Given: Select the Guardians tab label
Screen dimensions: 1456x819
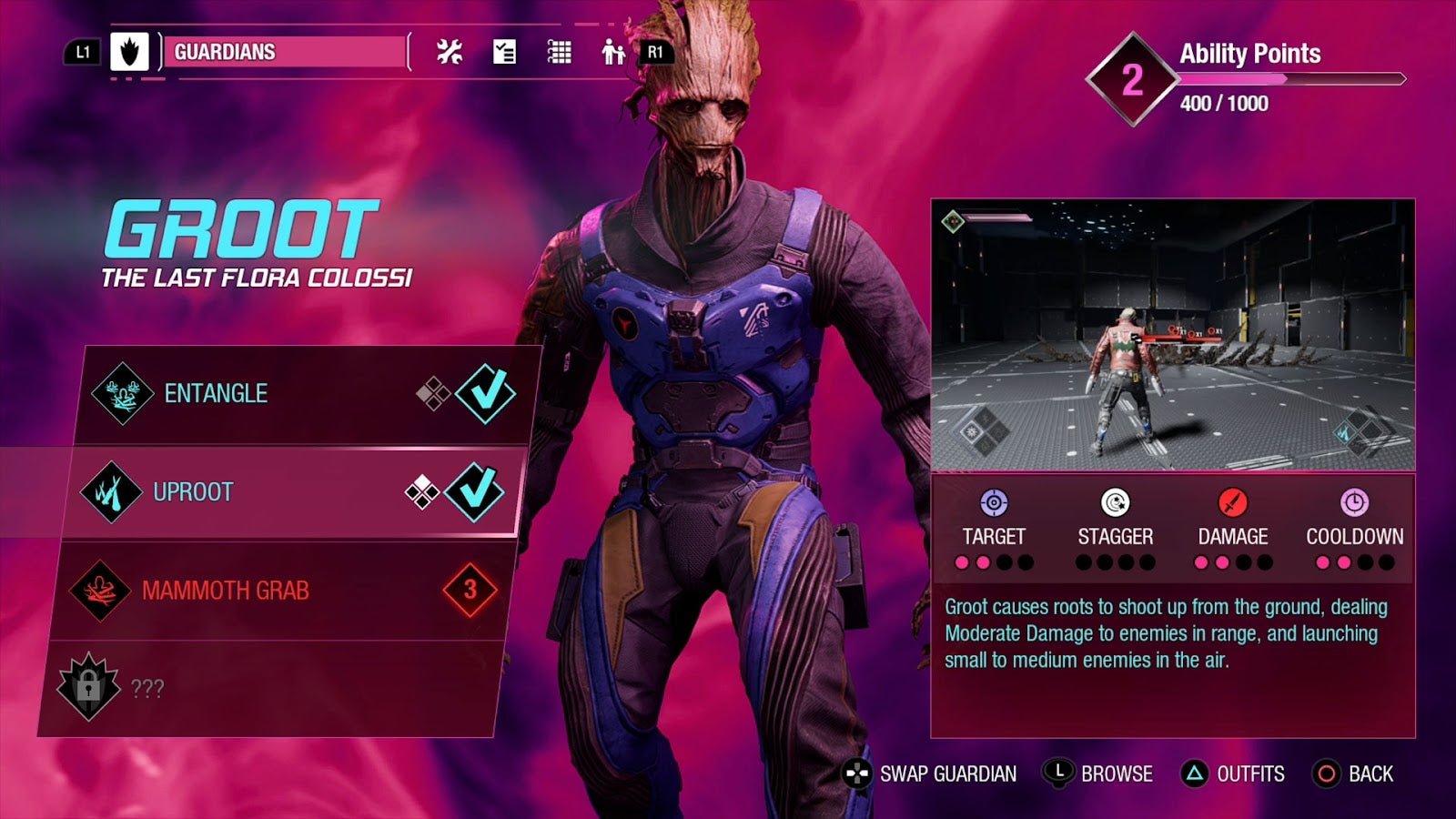Looking at the screenshot, I should [223, 50].
